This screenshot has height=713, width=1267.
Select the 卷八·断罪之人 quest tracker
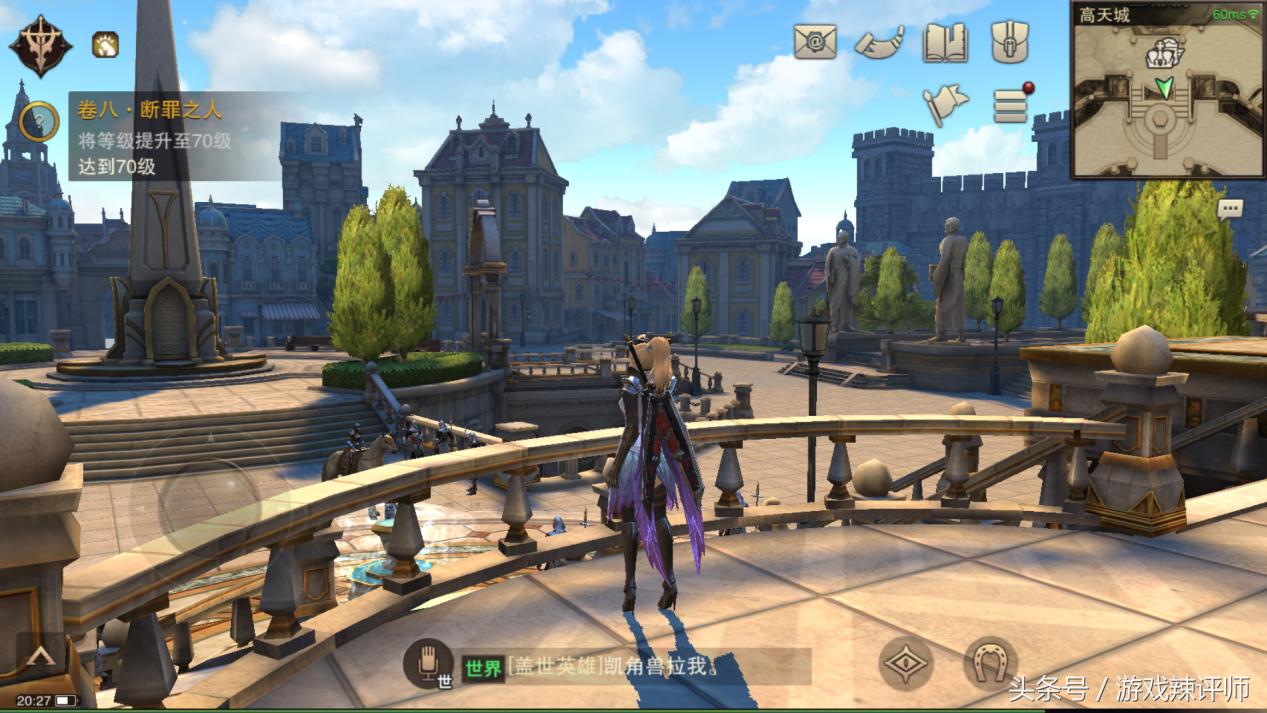click(160, 137)
